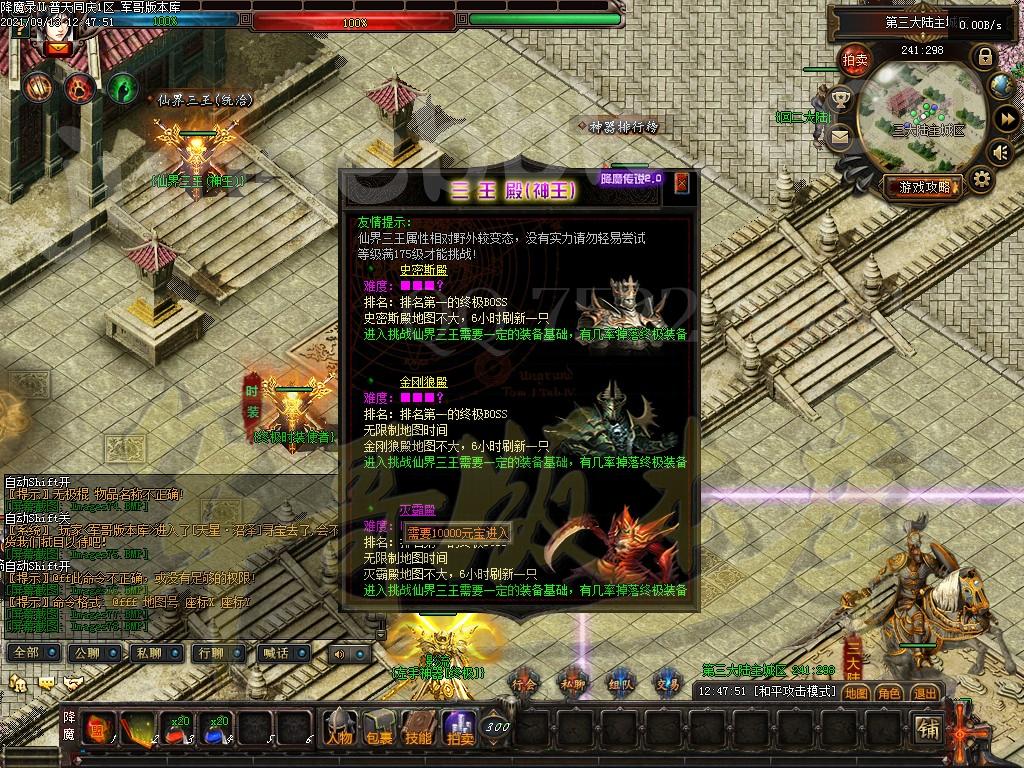Open the red 拍卖 auction button near minimap
1024x768 pixels.
[853, 60]
